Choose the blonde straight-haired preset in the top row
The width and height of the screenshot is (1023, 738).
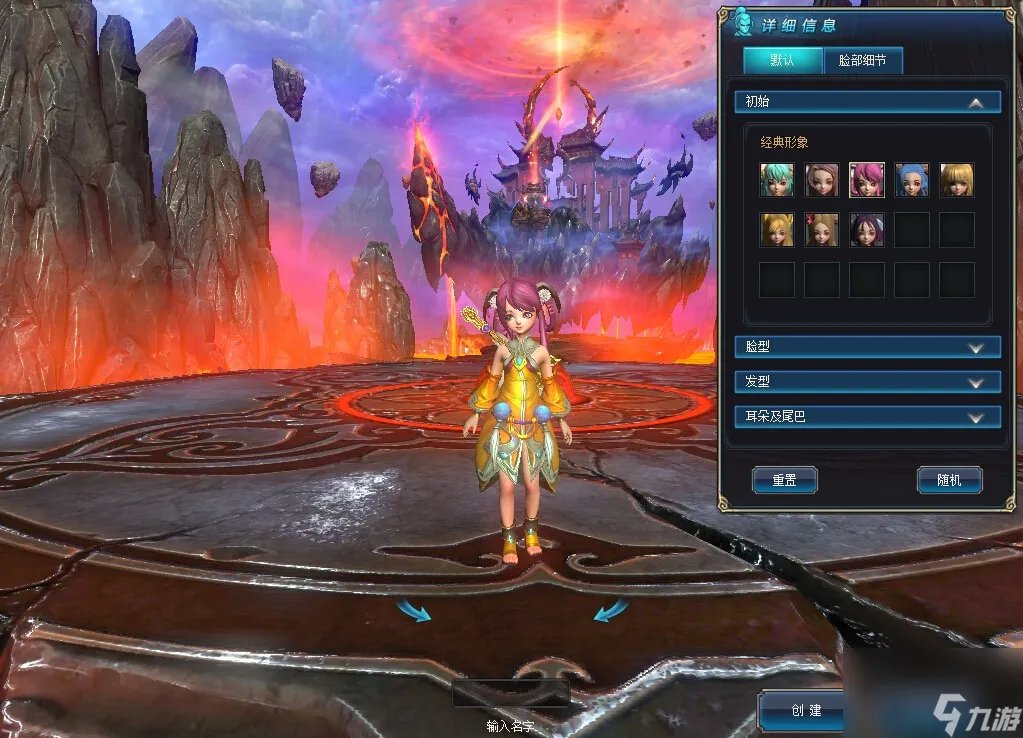(x=956, y=180)
